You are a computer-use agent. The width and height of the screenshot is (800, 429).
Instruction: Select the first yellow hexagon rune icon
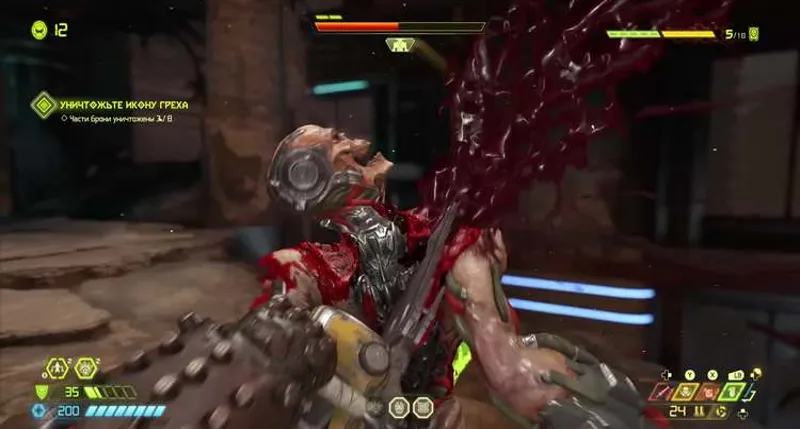[56, 367]
